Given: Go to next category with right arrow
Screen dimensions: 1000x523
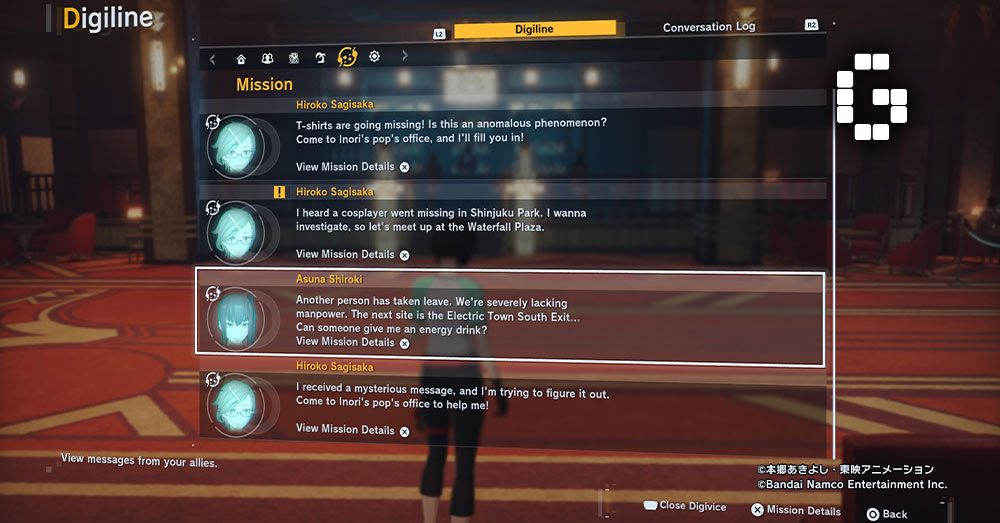Looking at the screenshot, I should coord(404,57).
